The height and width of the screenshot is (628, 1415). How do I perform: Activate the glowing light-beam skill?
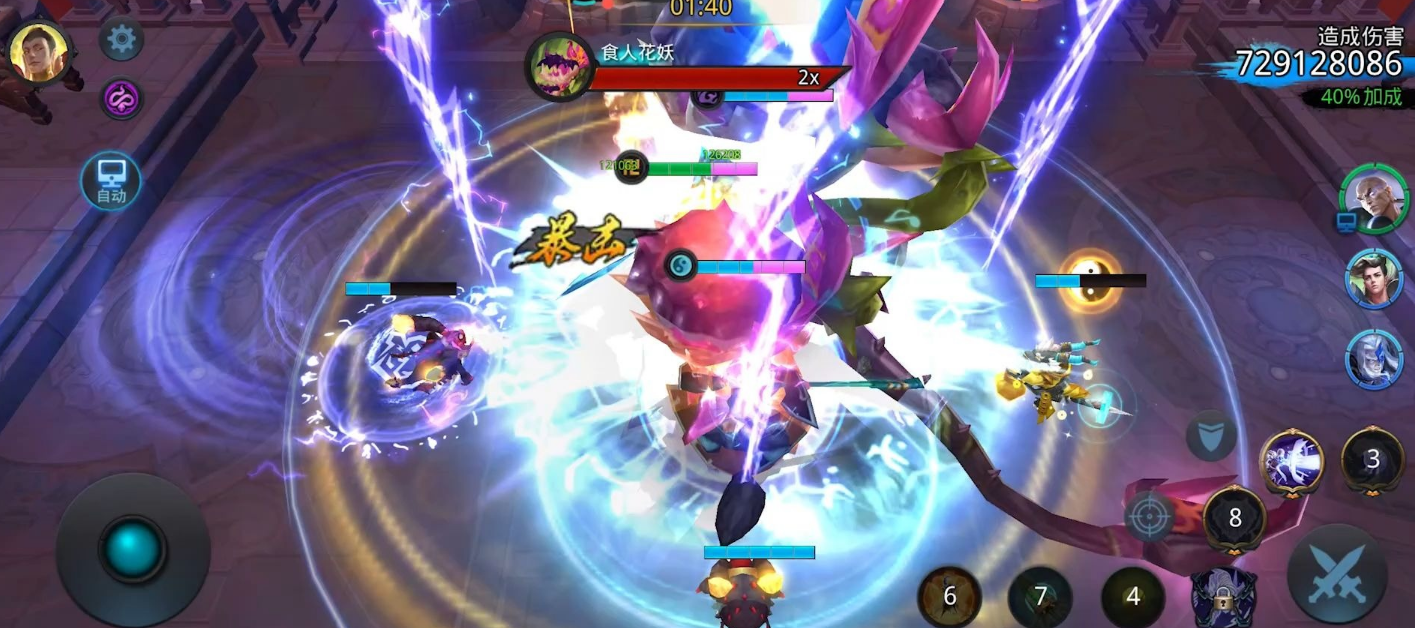(1293, 462)
